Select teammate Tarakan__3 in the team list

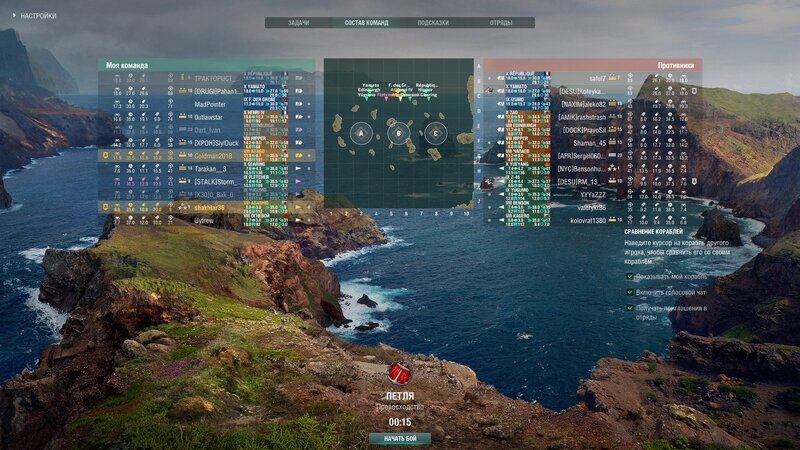pos(211,169)
